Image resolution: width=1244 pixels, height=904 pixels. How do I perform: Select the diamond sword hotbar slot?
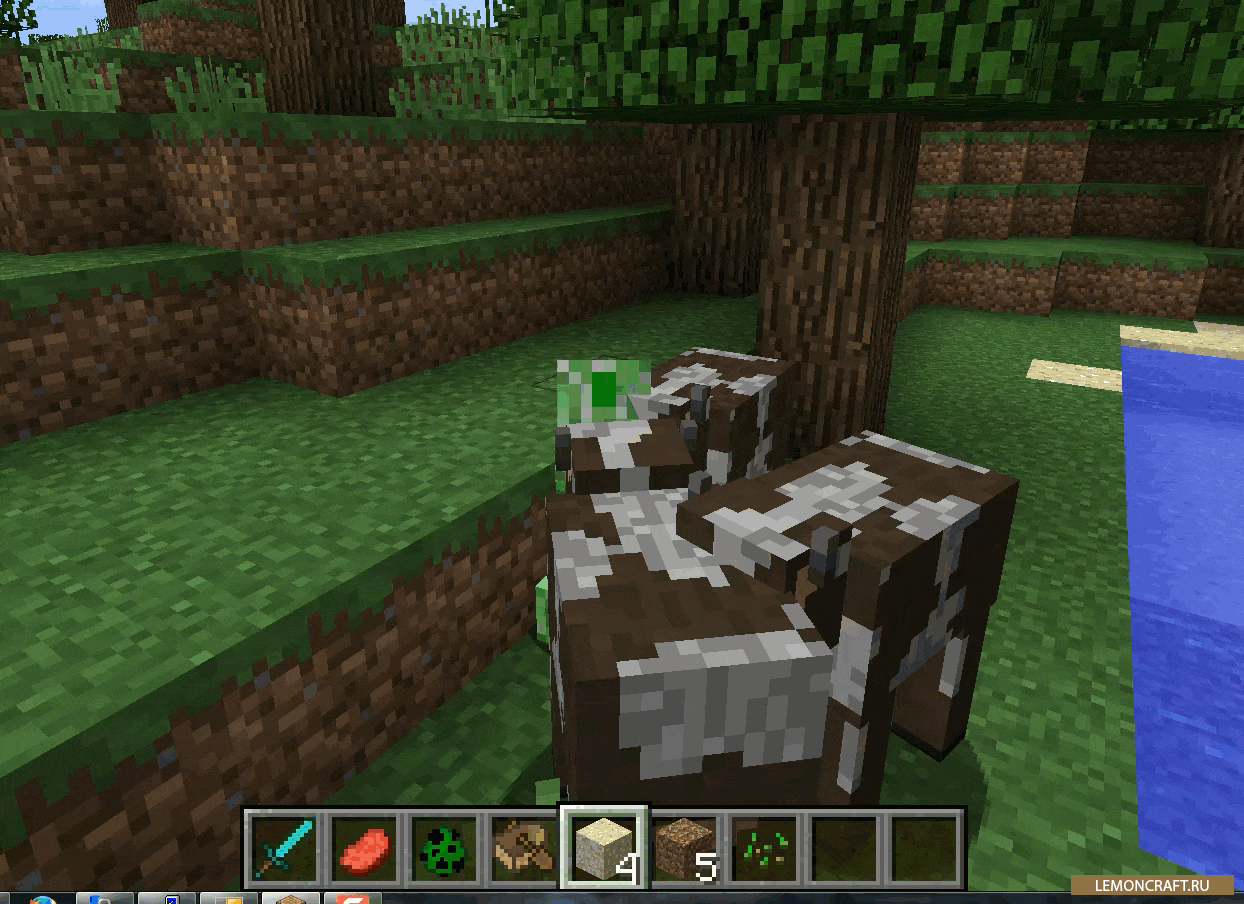tap(285, 848)
